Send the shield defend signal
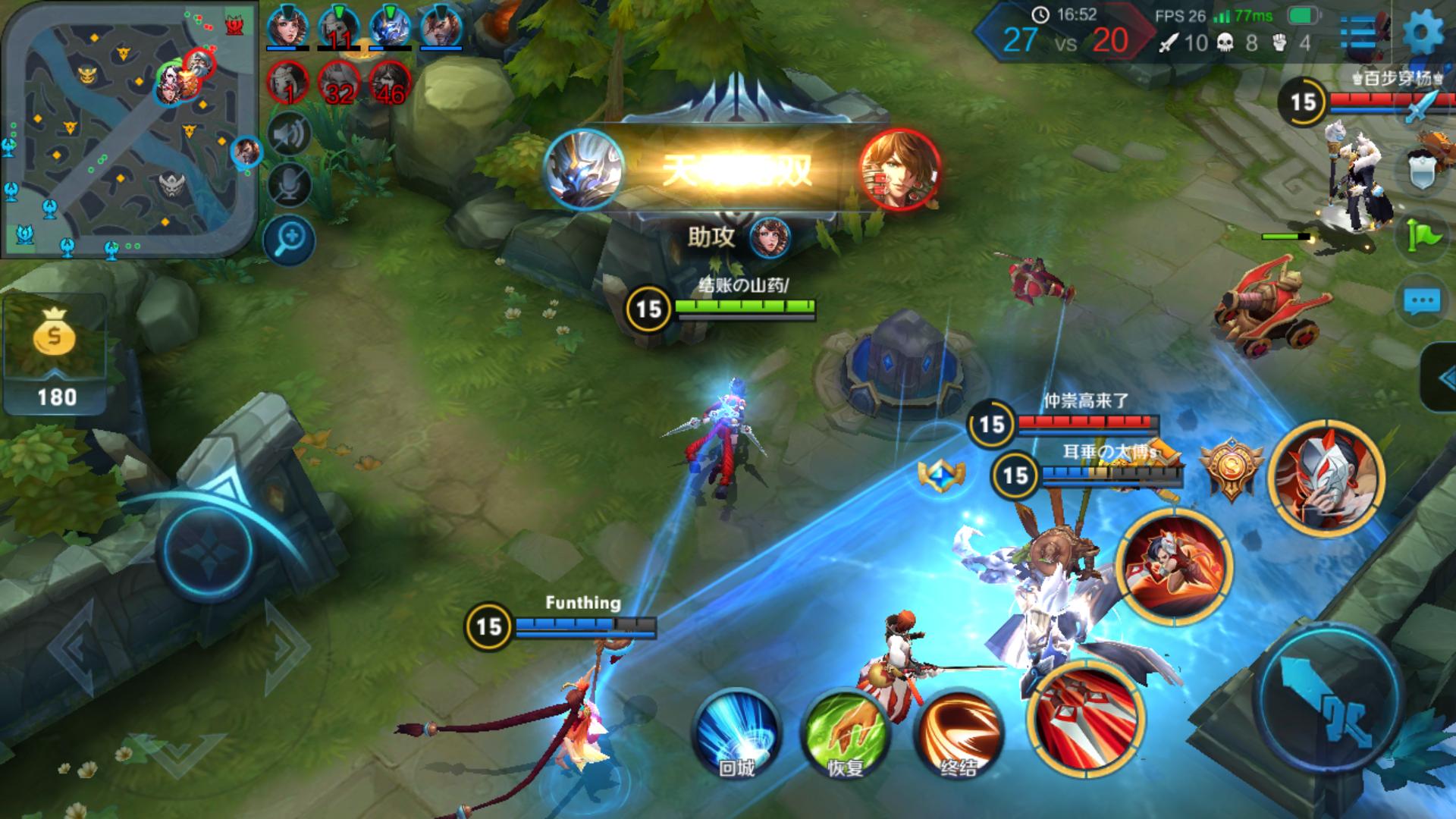 coord(1421,171)
